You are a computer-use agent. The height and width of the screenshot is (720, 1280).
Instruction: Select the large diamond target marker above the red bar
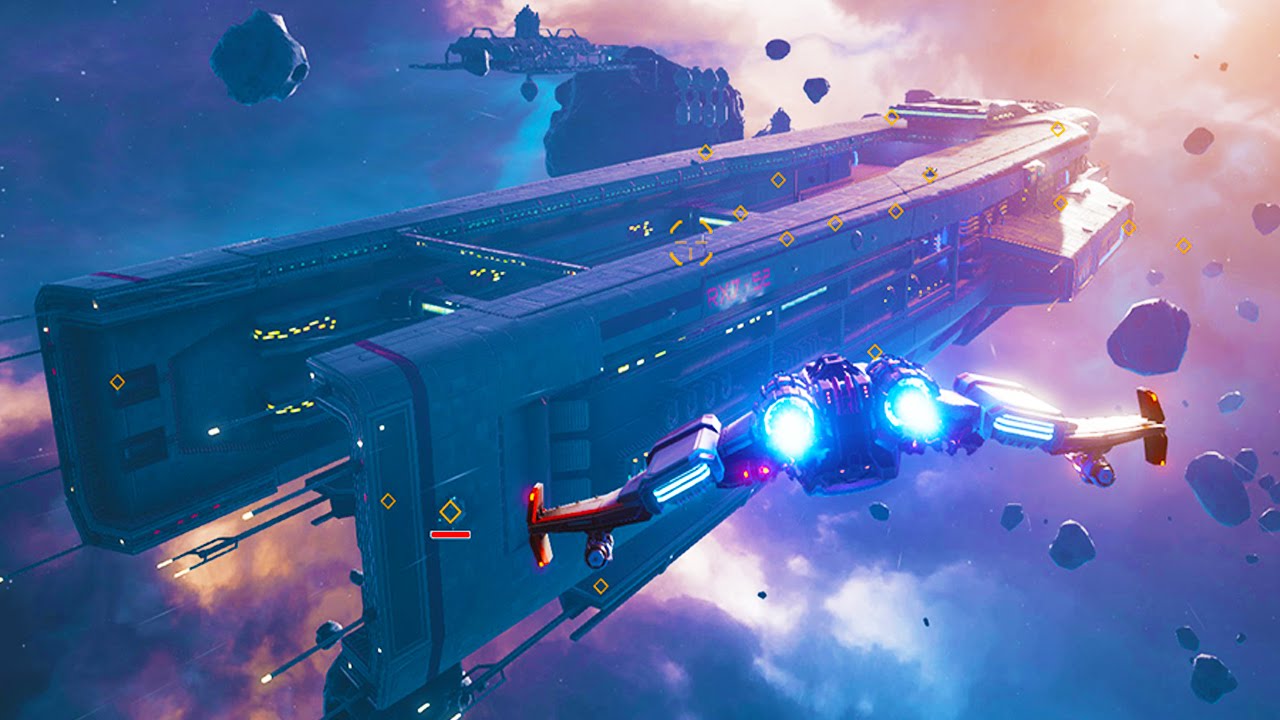coord(450,512)
